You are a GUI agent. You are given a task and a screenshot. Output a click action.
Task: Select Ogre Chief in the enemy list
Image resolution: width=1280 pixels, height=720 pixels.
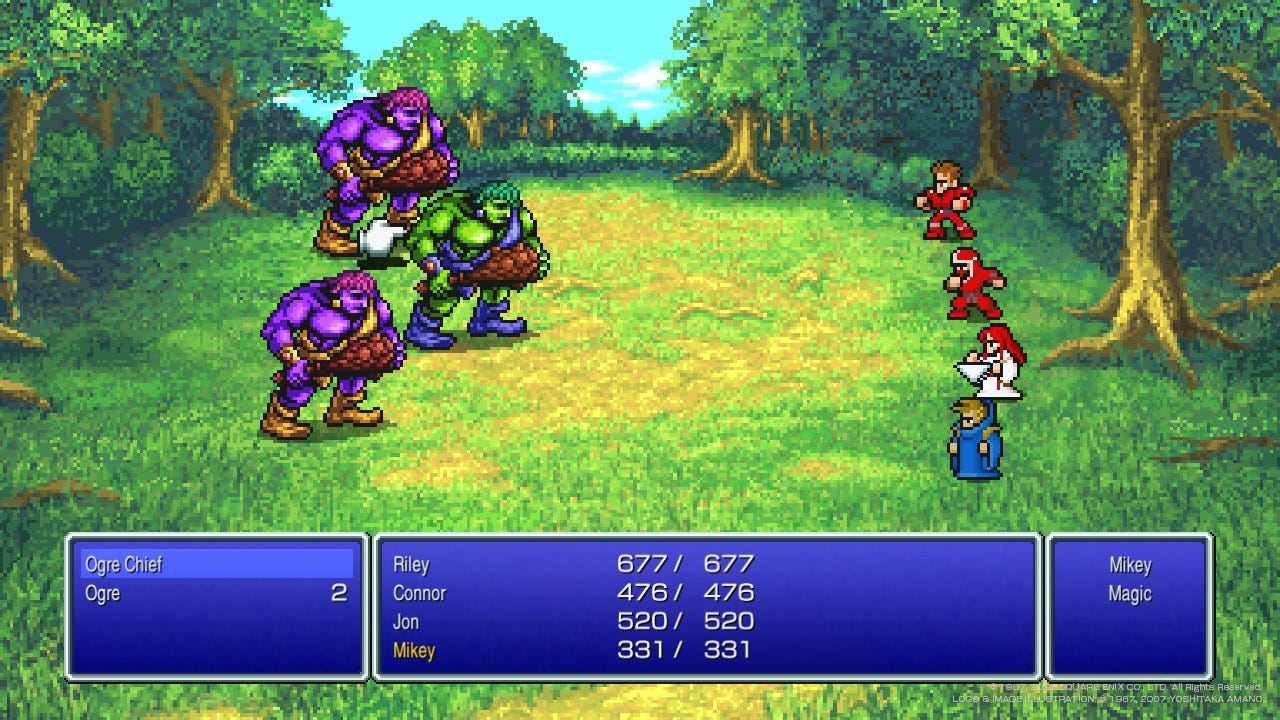coord(124,565)
